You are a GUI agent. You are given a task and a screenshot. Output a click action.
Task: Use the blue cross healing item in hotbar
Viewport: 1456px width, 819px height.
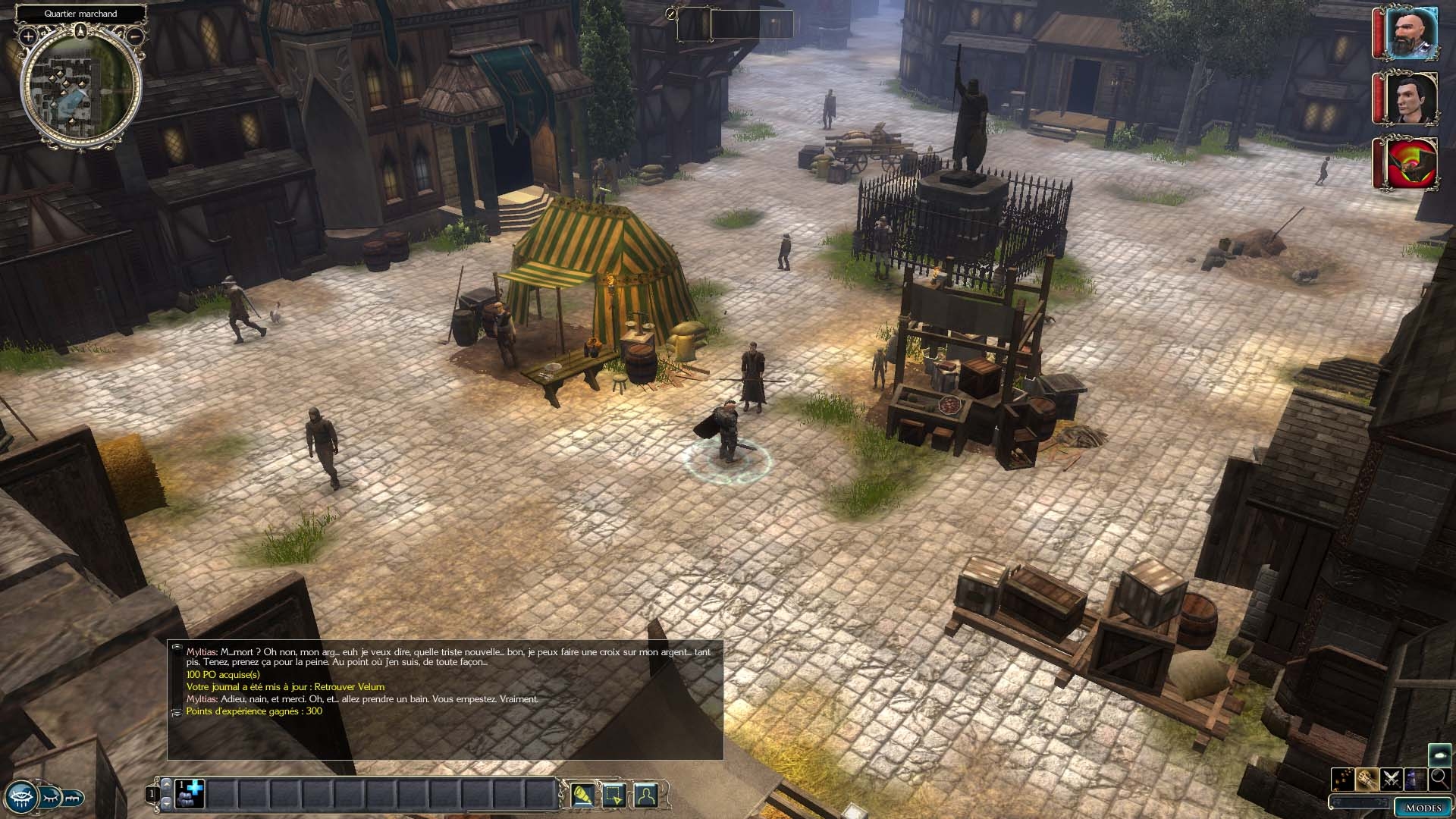(190, 794)
